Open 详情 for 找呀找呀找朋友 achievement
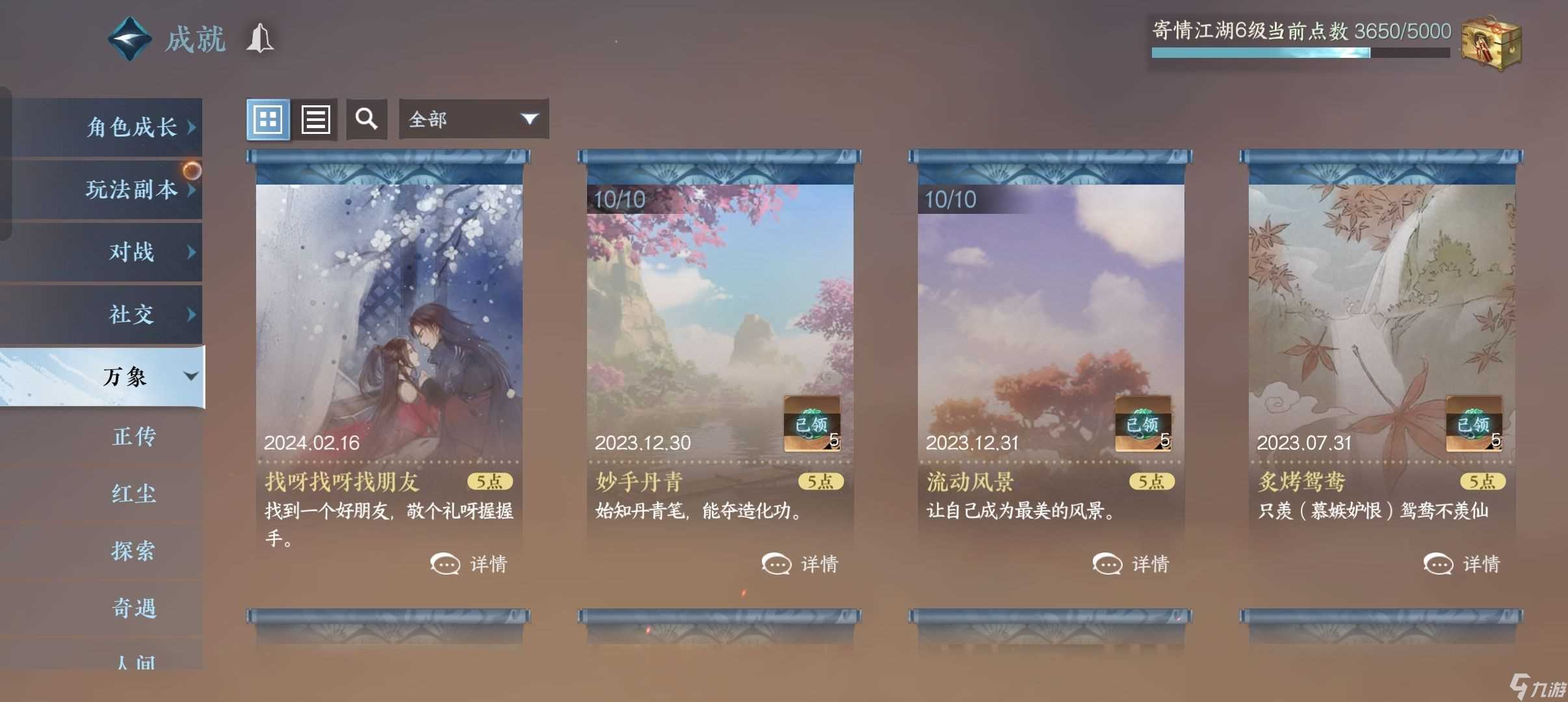This screenshot has width=1568, height=702. point(473,564)
